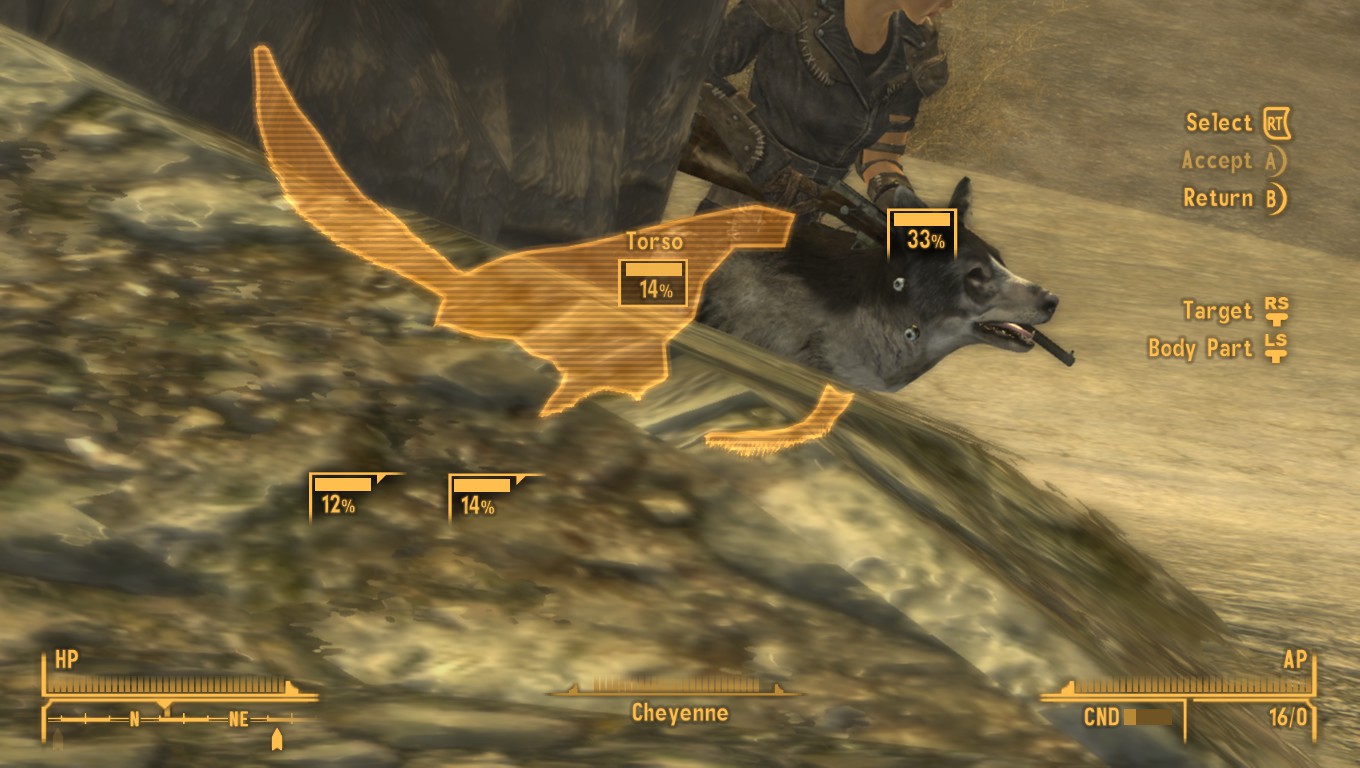Viewport: 1360px width, 768px height.
Task: Choose the 12% hit chance body part
Action: (343, 497)
